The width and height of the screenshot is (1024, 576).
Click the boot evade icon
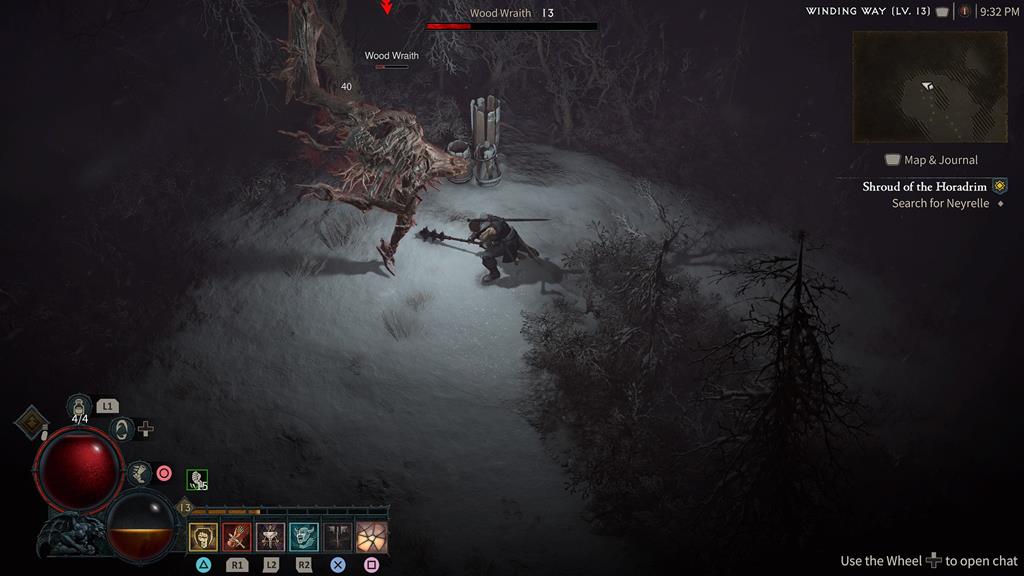[139, 473]
